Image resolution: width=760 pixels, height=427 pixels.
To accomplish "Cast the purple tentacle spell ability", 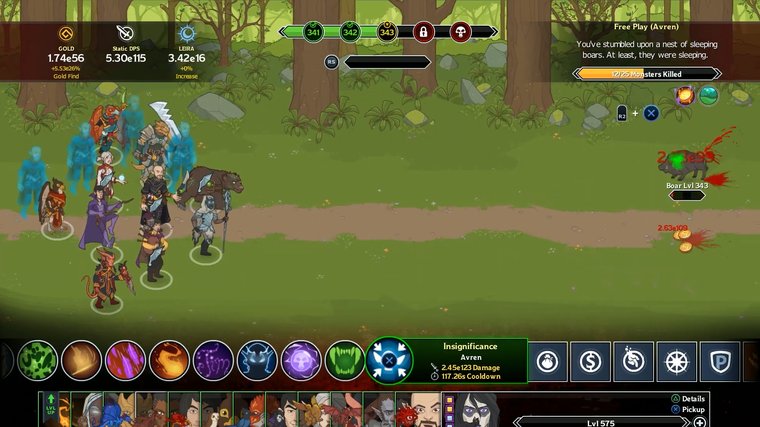I will coord(213,360).
